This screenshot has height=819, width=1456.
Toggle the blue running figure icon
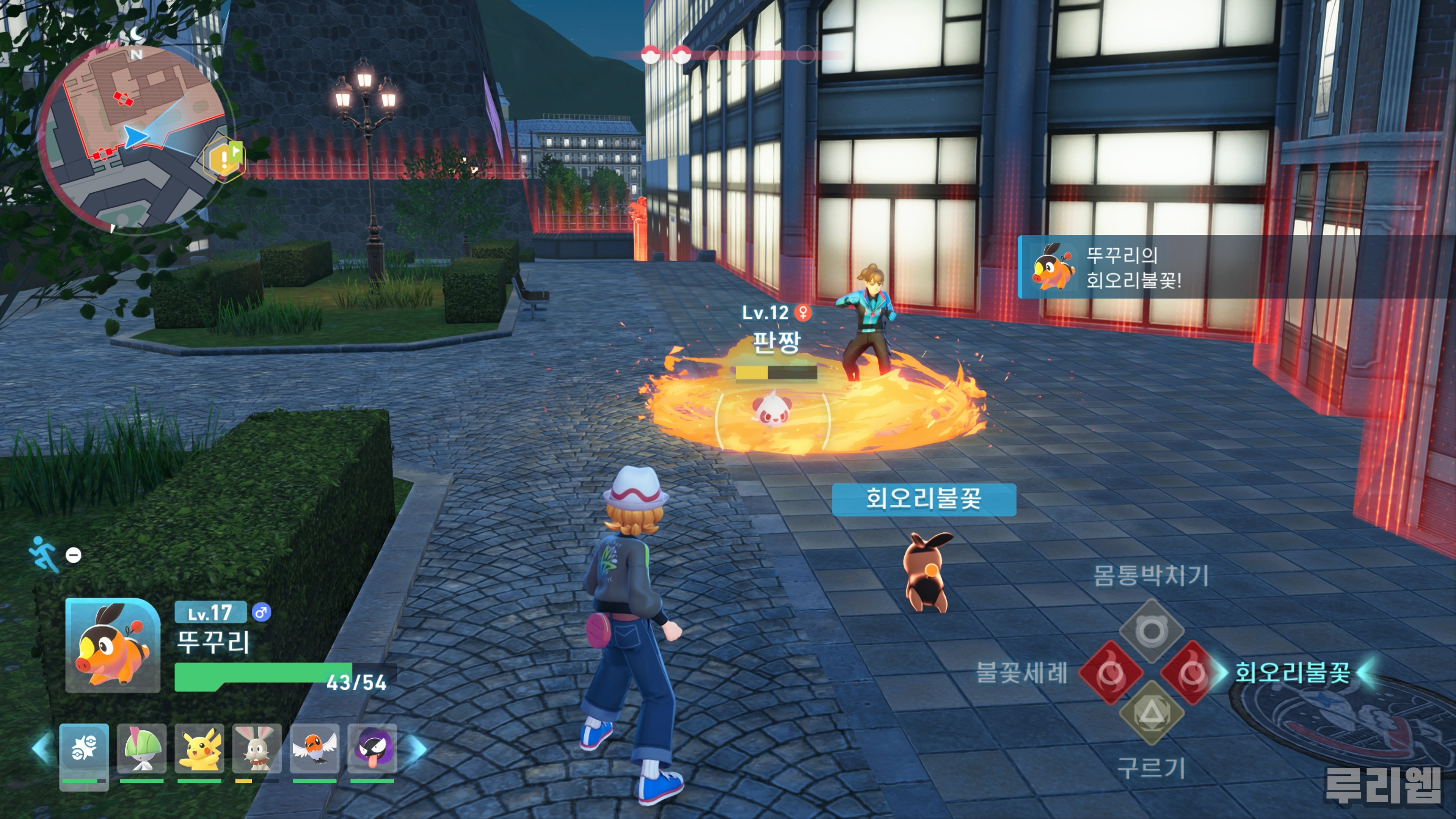coord(44,553)
